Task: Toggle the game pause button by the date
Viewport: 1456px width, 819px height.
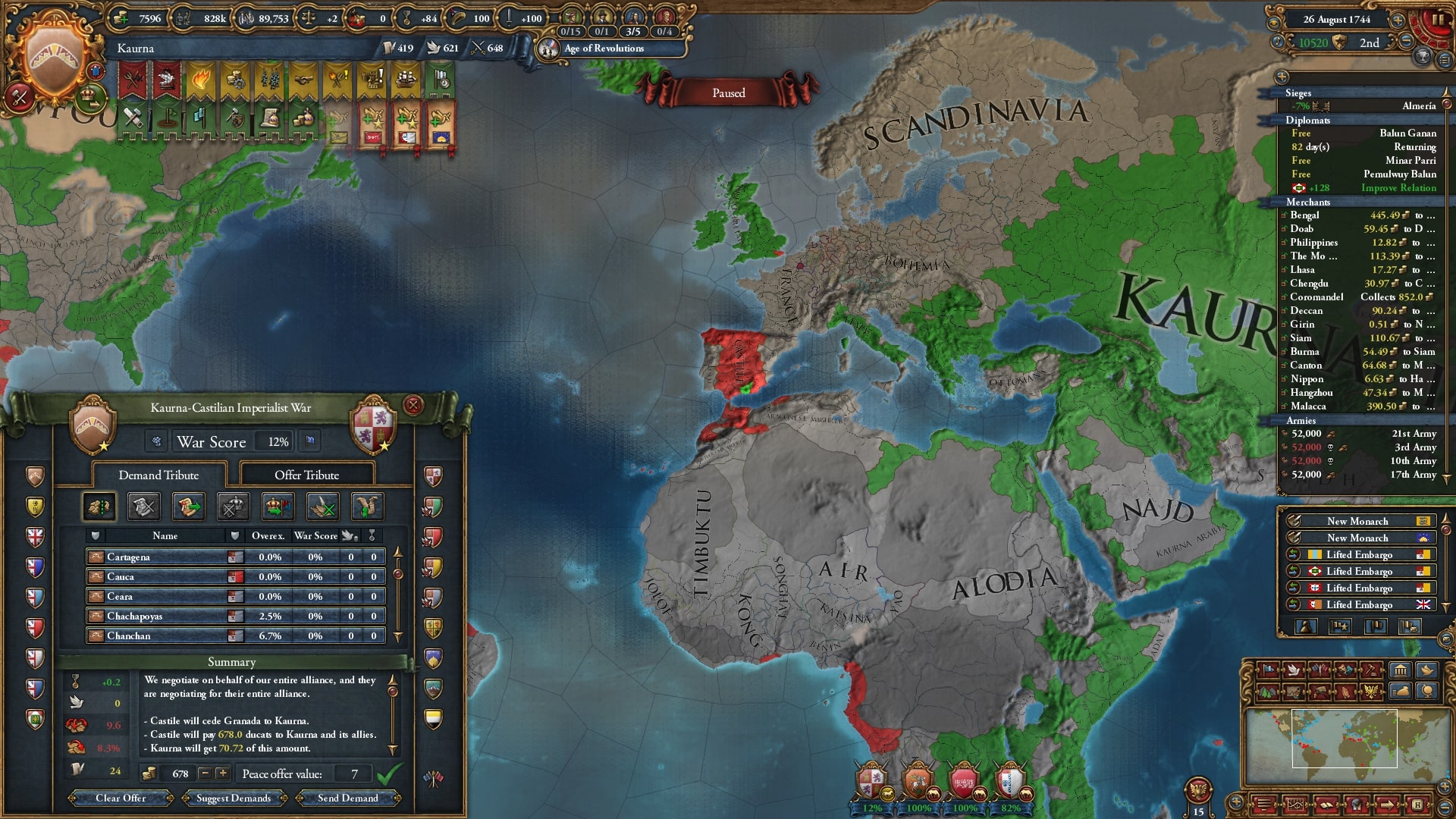Action: [1436, 20]
